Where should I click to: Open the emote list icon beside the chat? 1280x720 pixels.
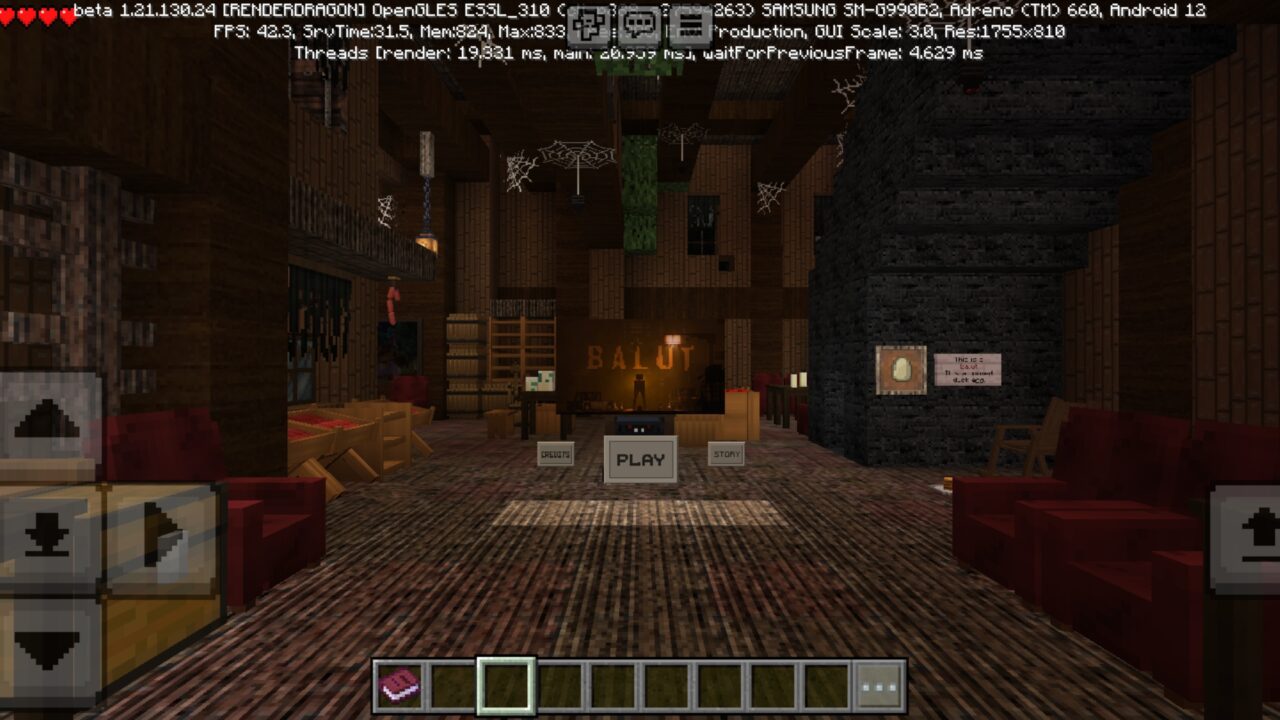click(588, 20)
